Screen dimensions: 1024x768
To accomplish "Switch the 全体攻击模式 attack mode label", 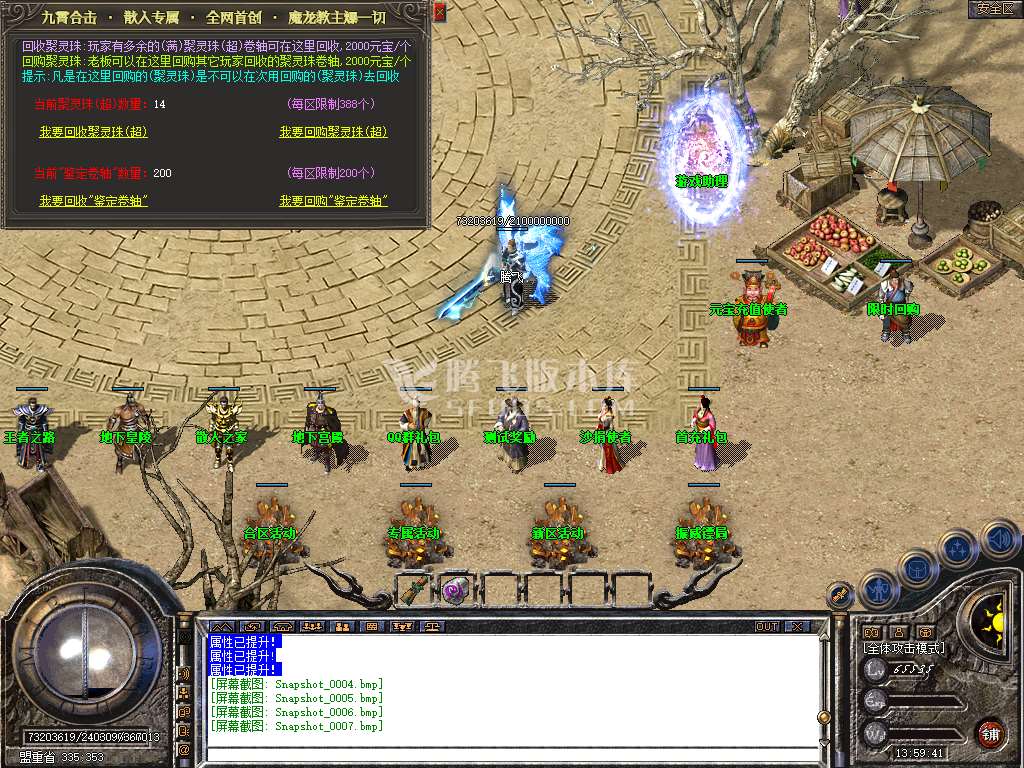I will coord(904,648).
